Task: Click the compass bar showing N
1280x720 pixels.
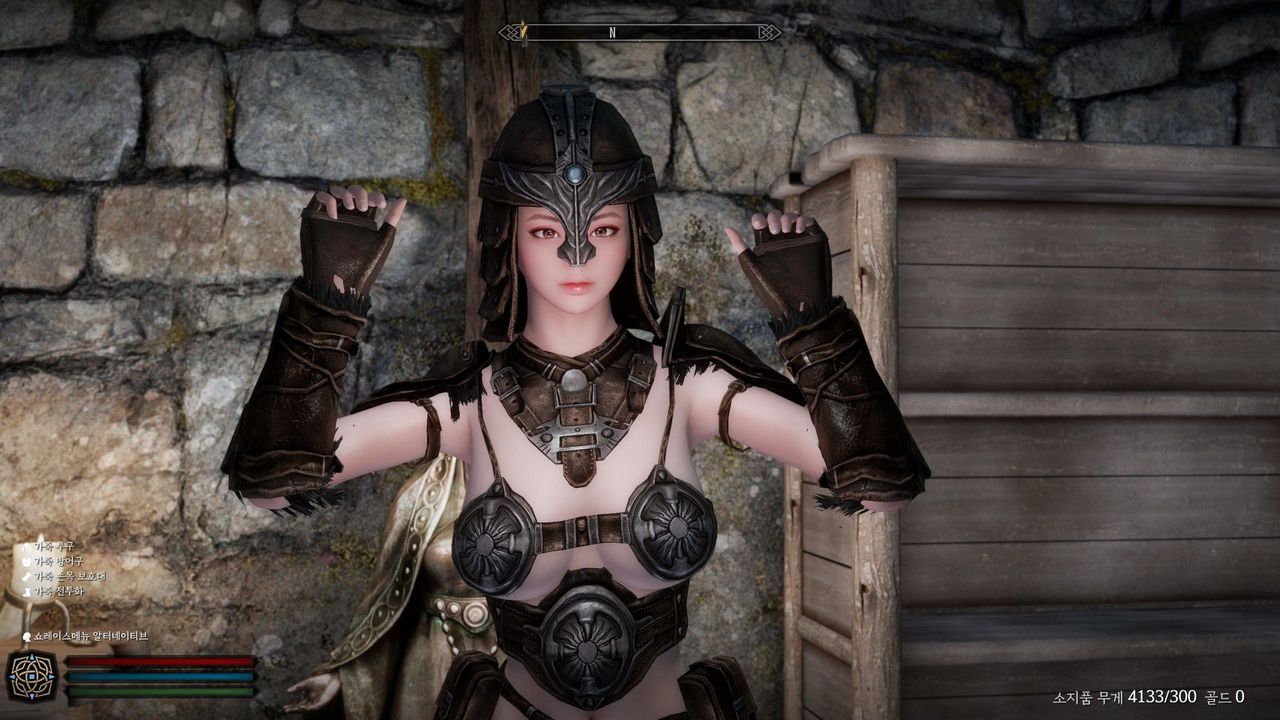Action: [640, 32]
